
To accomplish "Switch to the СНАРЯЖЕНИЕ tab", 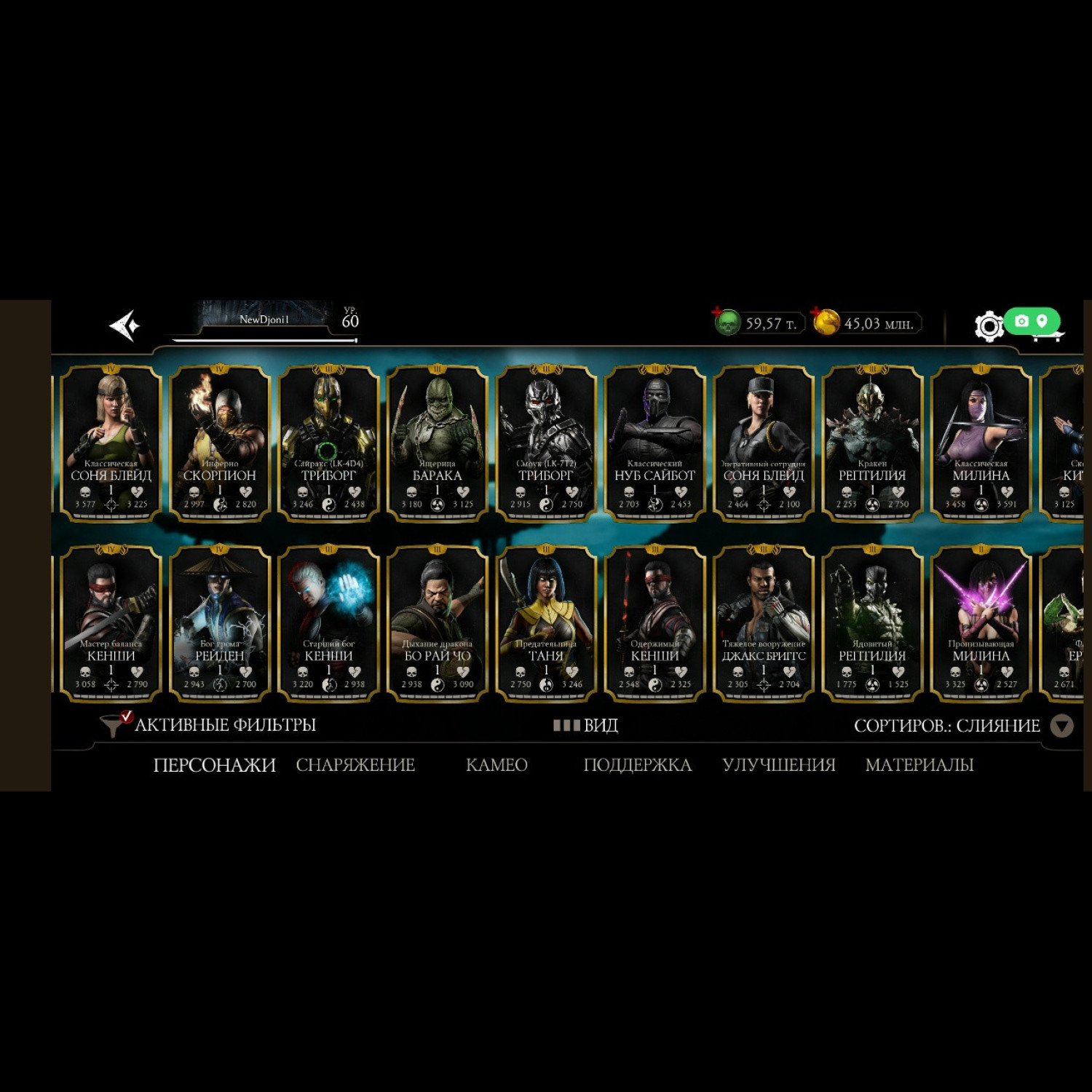I will point(355,765).
